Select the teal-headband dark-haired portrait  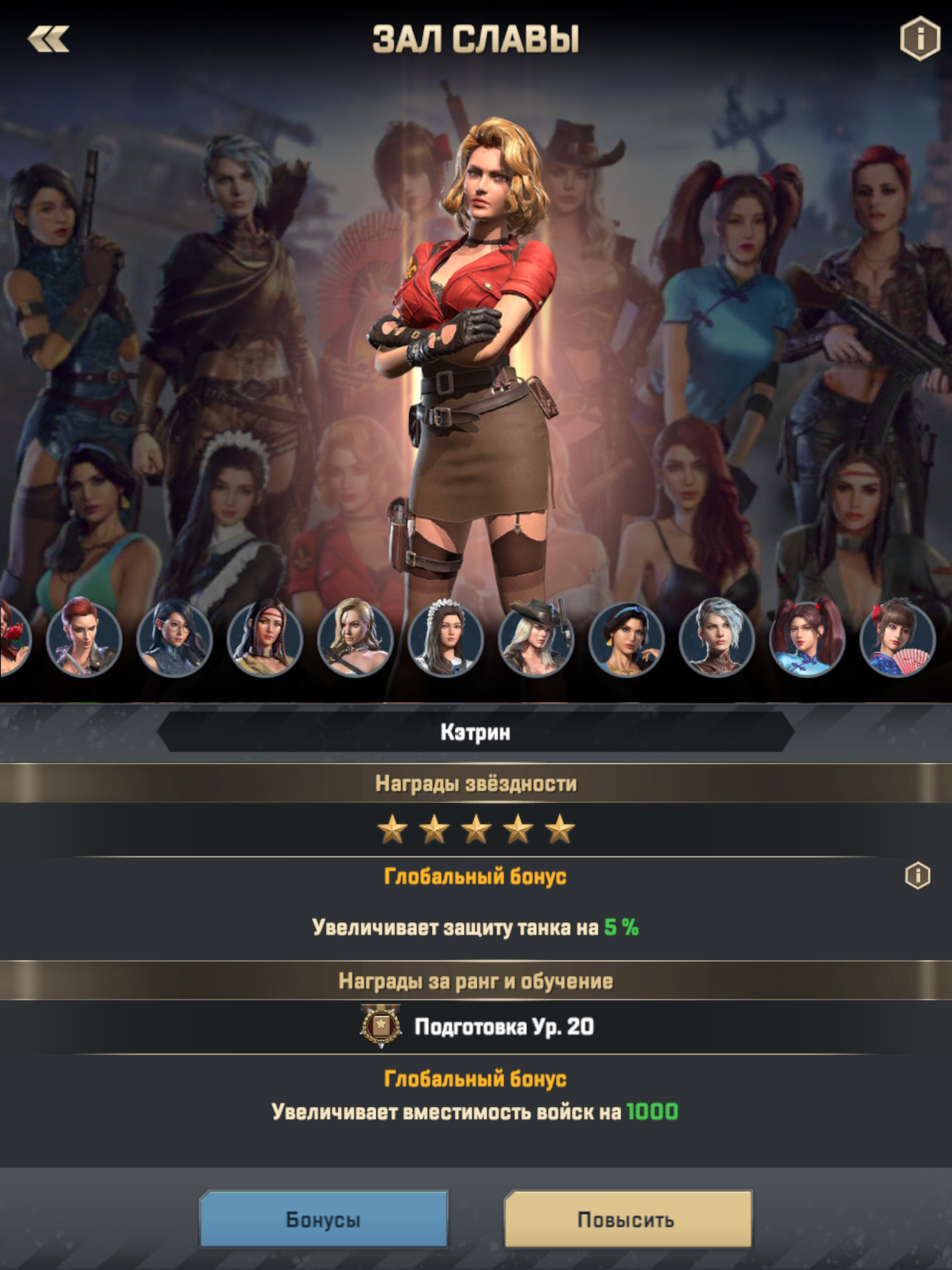coord(626,637)
